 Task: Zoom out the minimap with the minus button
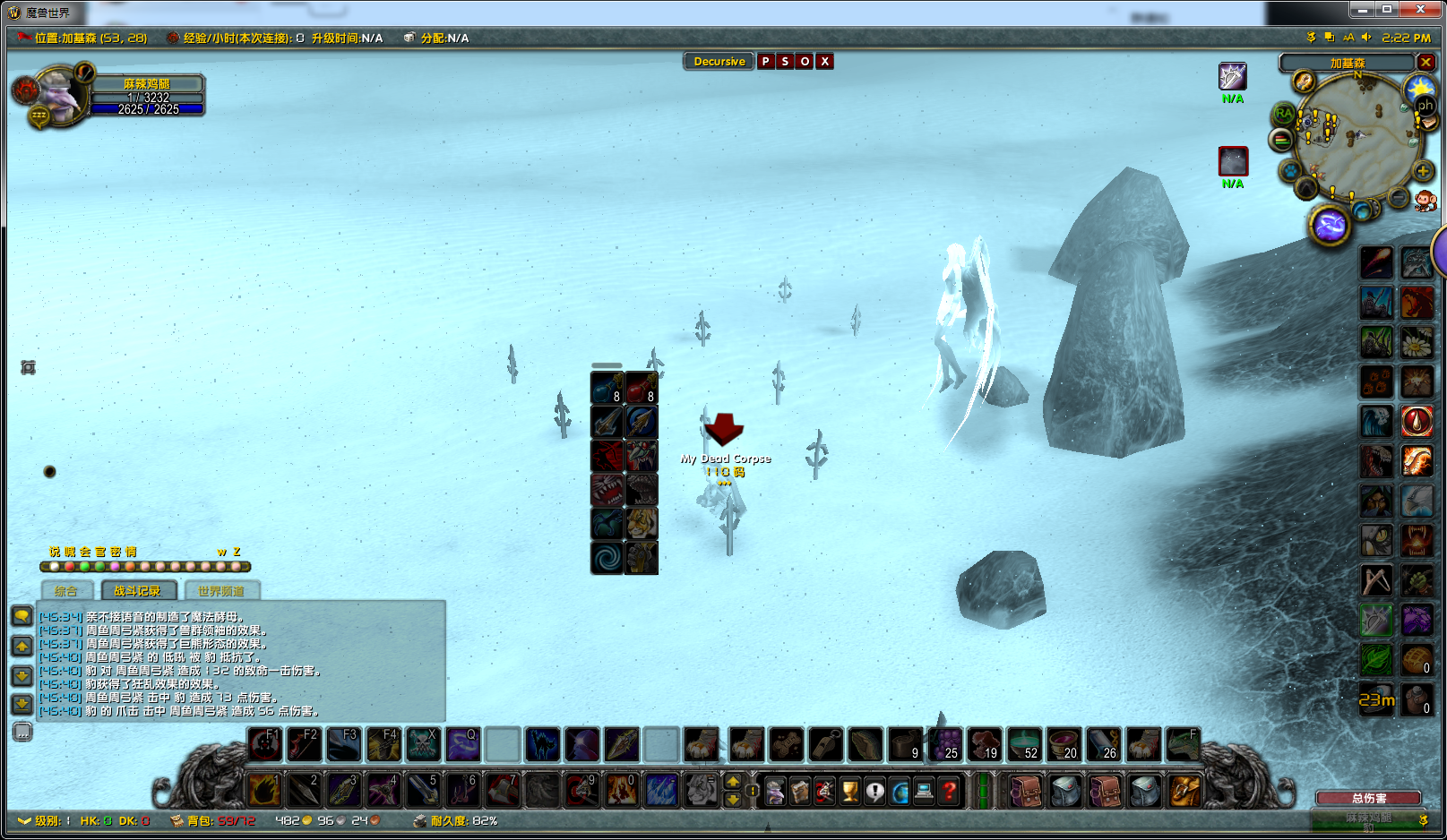[1399, 197]
